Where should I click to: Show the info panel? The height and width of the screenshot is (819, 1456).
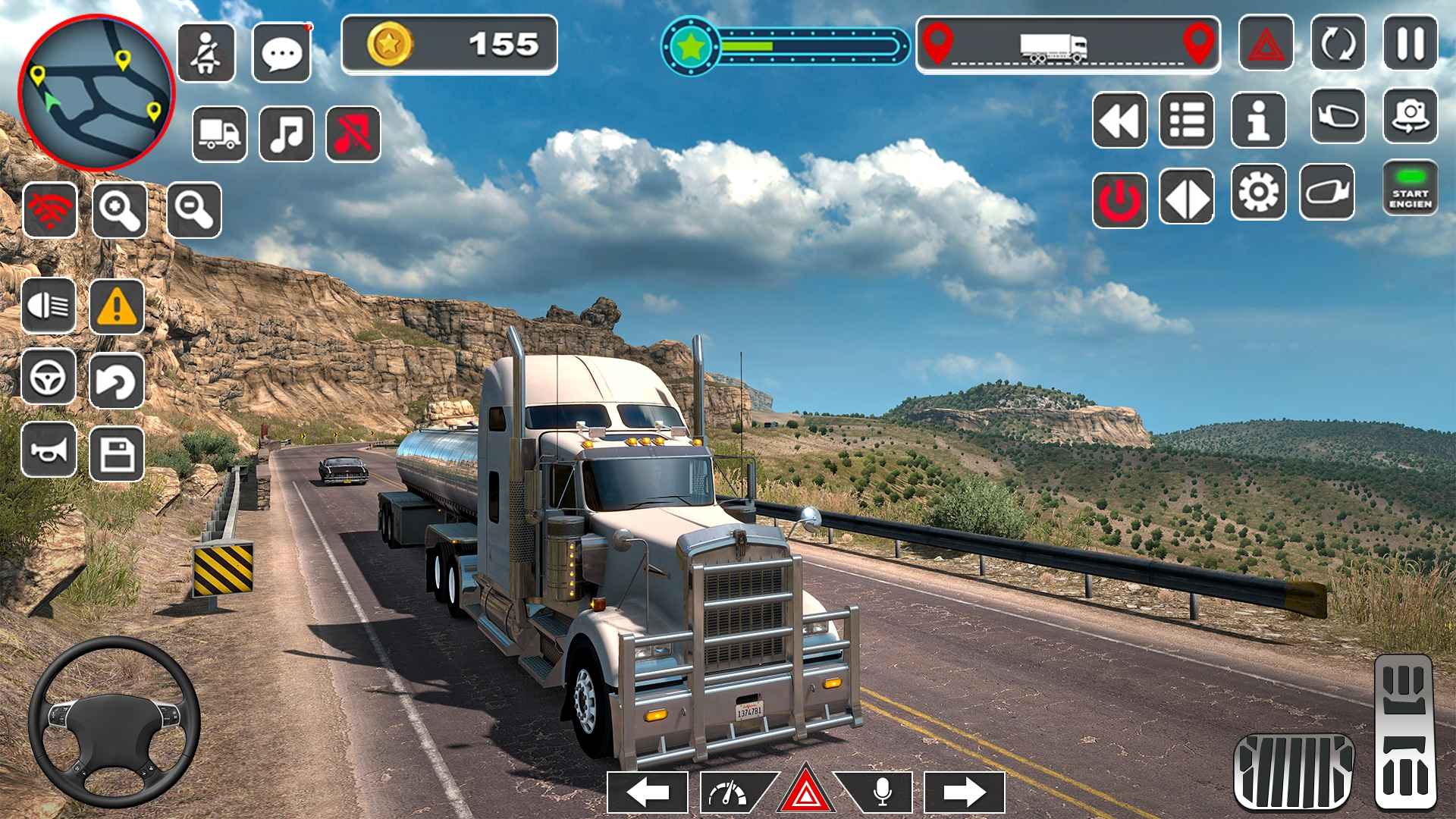click(1258, 120)
